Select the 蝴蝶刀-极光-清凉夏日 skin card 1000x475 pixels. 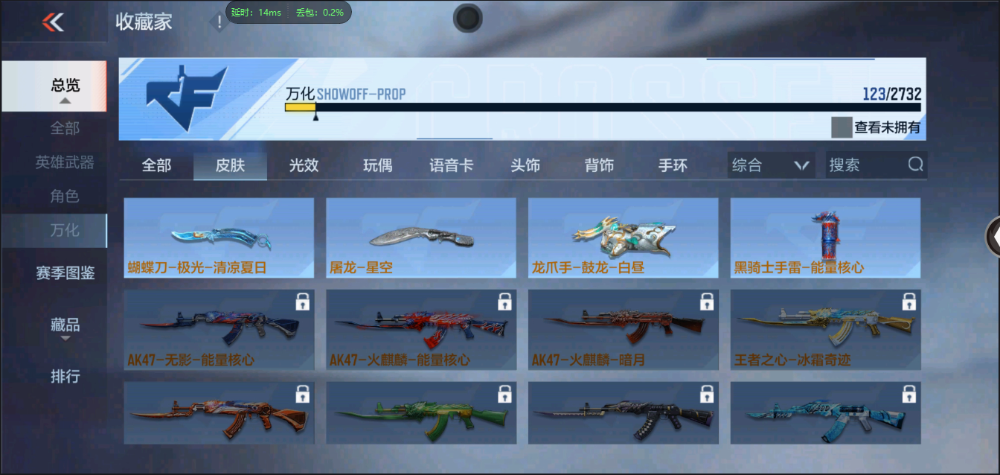tap(219, 238)
